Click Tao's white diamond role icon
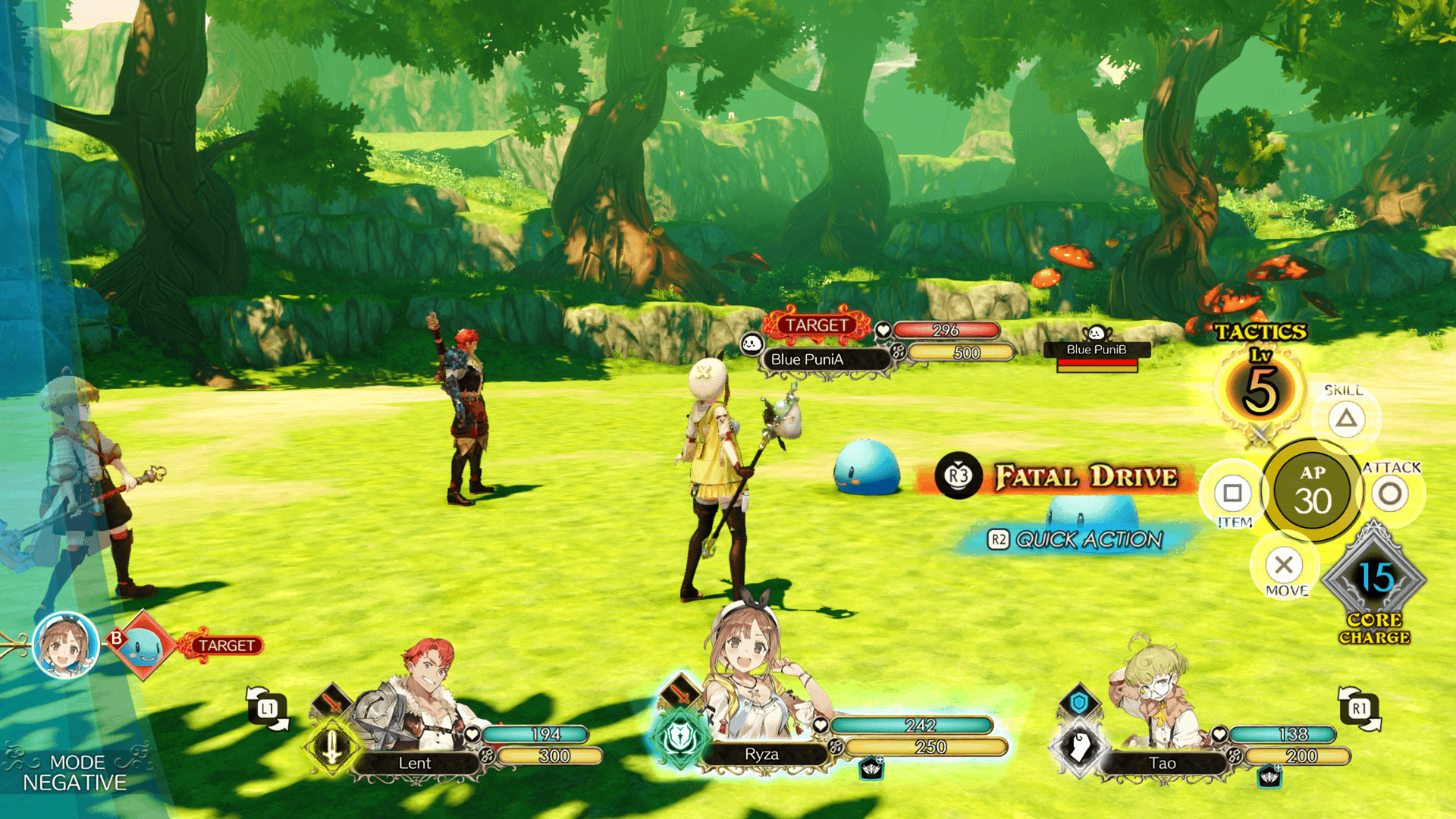The width and height of the screenshot is (1456, 819). 1079,747
